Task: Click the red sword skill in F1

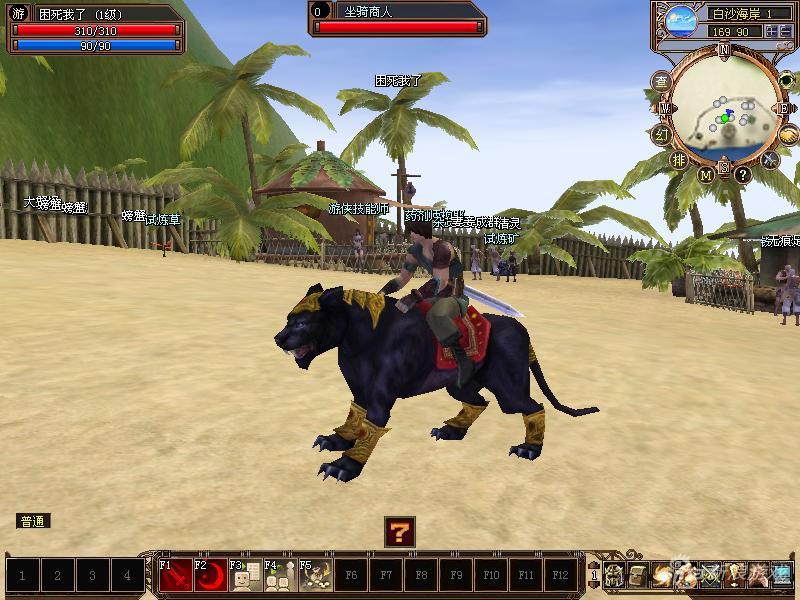Action: [176, 576]
